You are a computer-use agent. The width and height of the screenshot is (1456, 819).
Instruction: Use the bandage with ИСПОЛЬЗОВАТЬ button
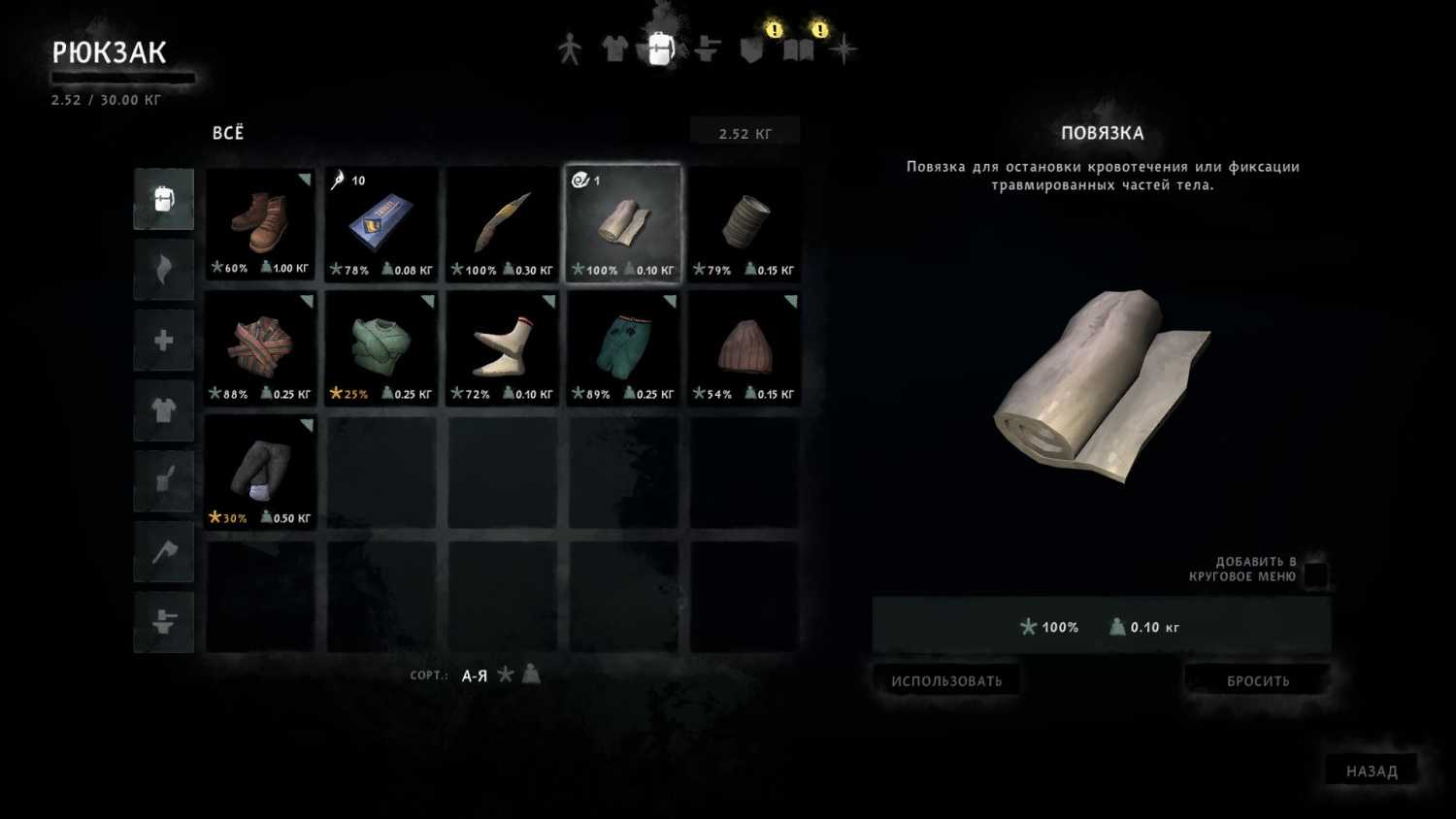(946, 680)
